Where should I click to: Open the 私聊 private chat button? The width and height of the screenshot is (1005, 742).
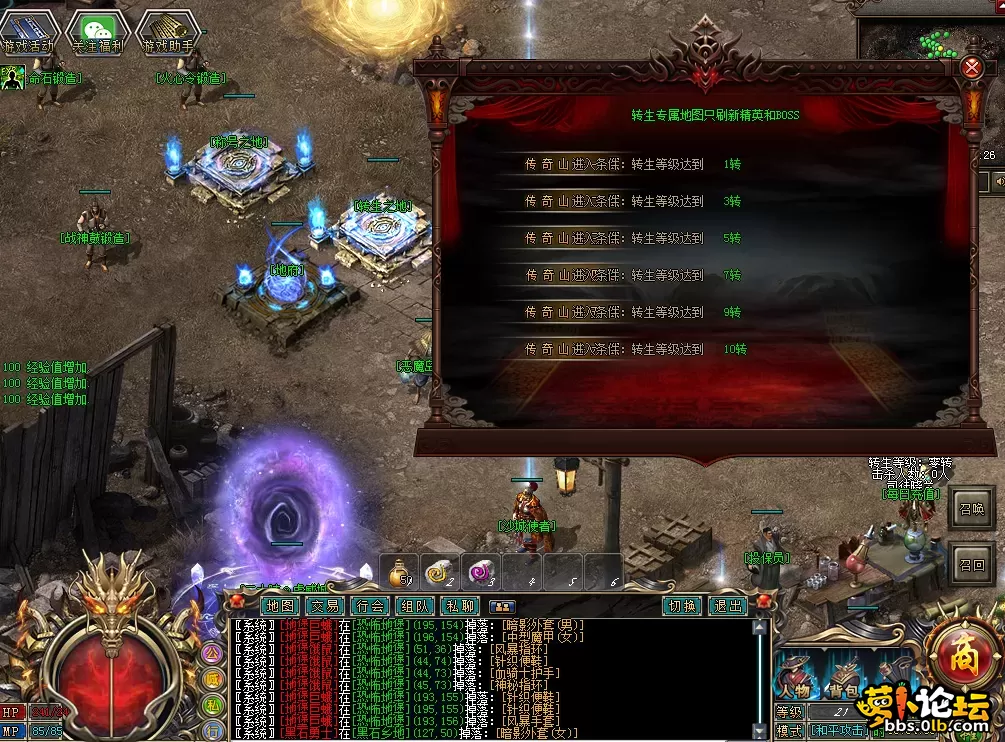pyautogui.click(x=460, y=606)
